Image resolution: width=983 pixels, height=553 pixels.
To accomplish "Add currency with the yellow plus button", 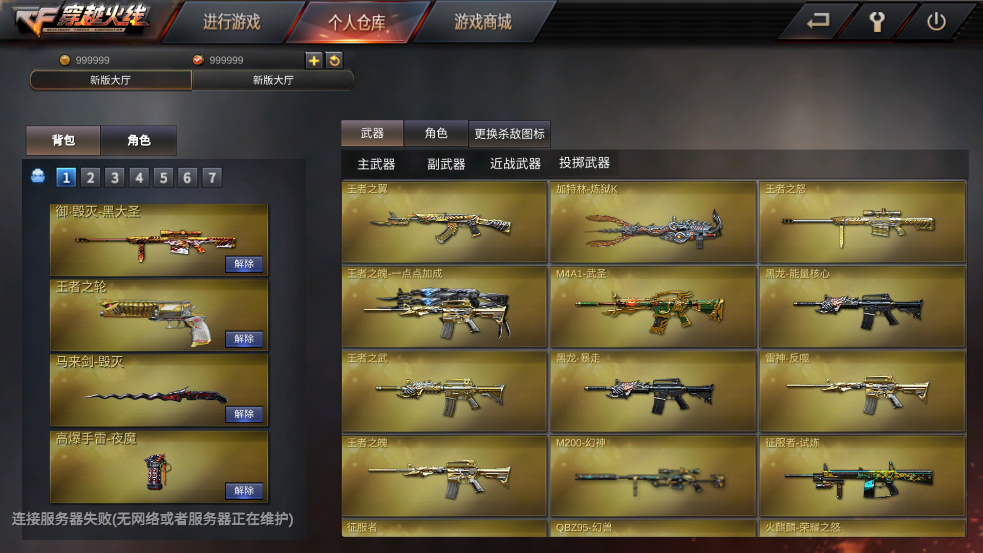I will point(314,60).
